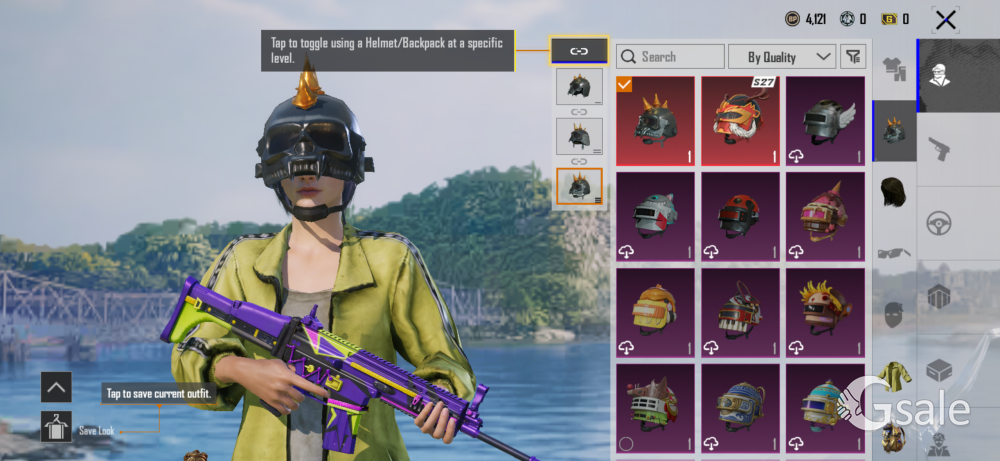Toggle the helmet level link button
Screen dimensions: 1000x461
click(579, 50)
